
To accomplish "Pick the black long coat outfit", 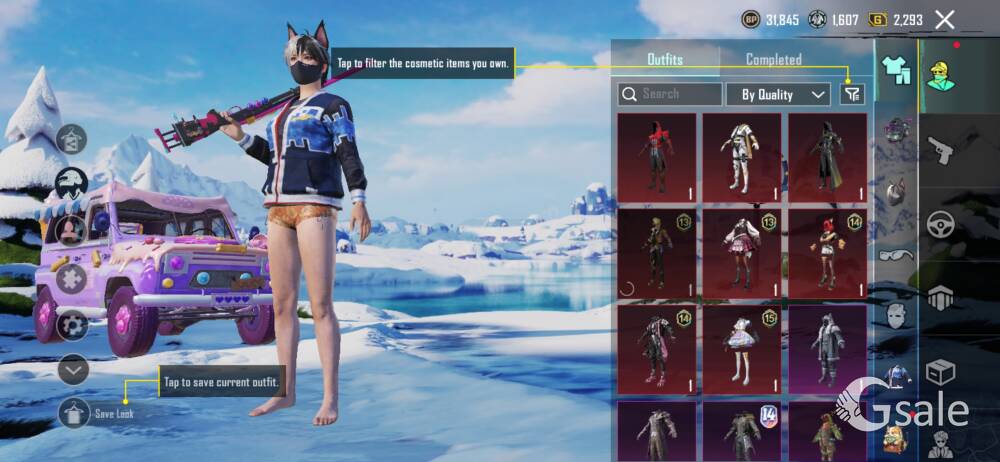I will (827, 157).
